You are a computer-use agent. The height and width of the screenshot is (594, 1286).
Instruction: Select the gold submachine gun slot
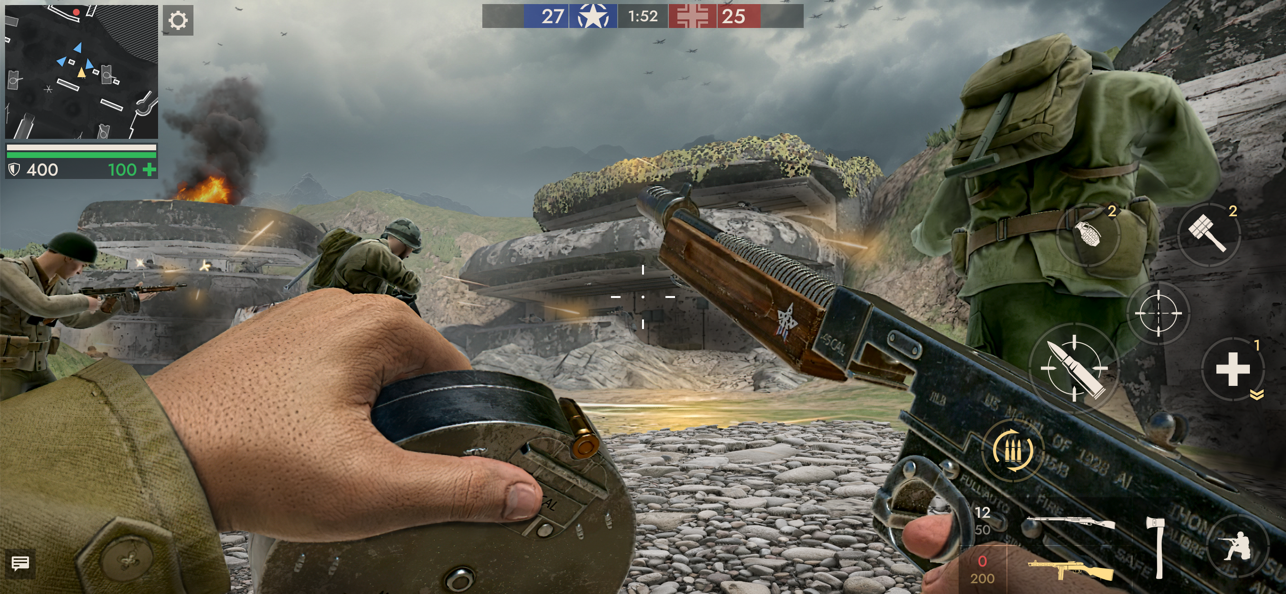tap(1071, 571)
